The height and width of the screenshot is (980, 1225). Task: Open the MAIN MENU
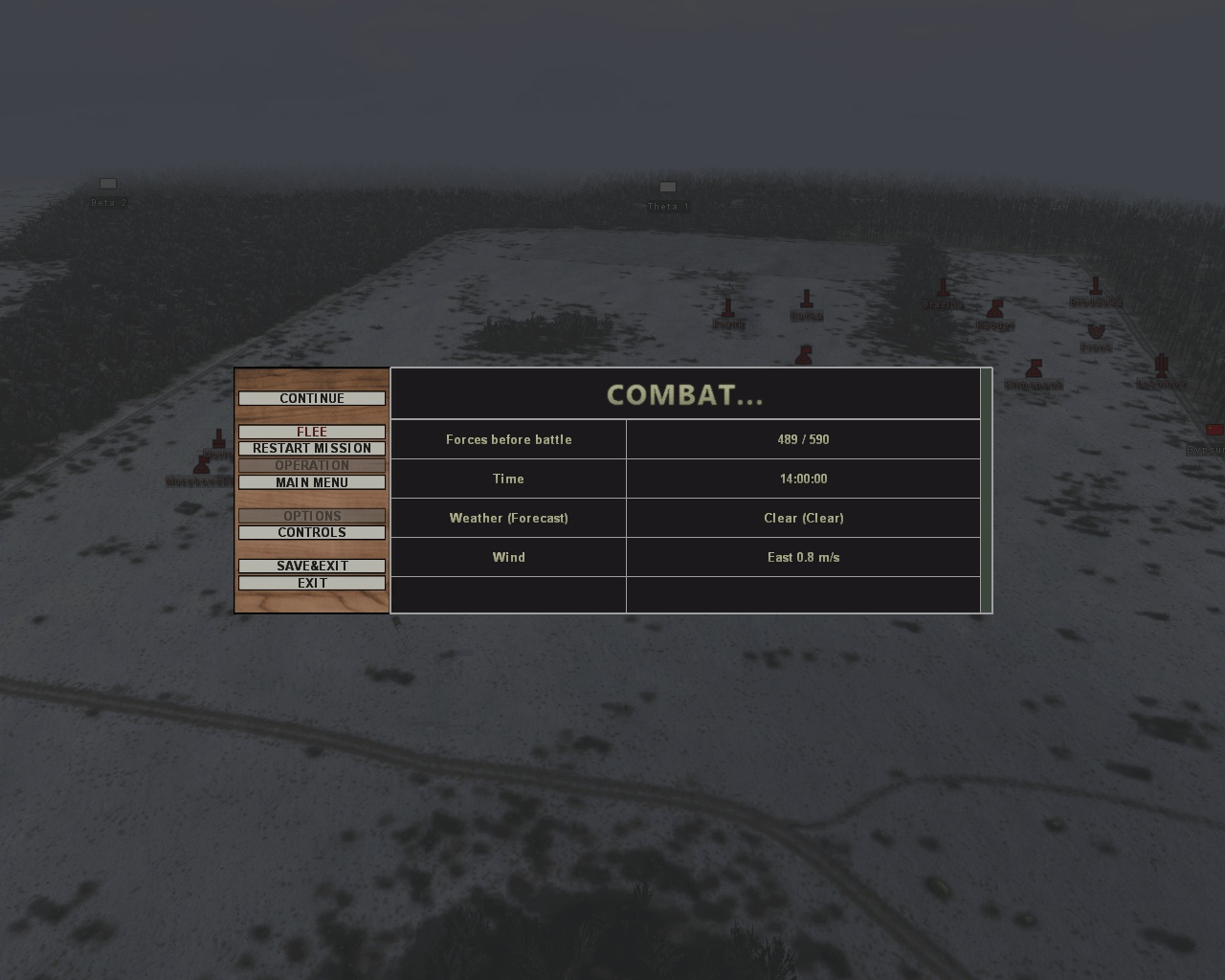tap(312, 482)
